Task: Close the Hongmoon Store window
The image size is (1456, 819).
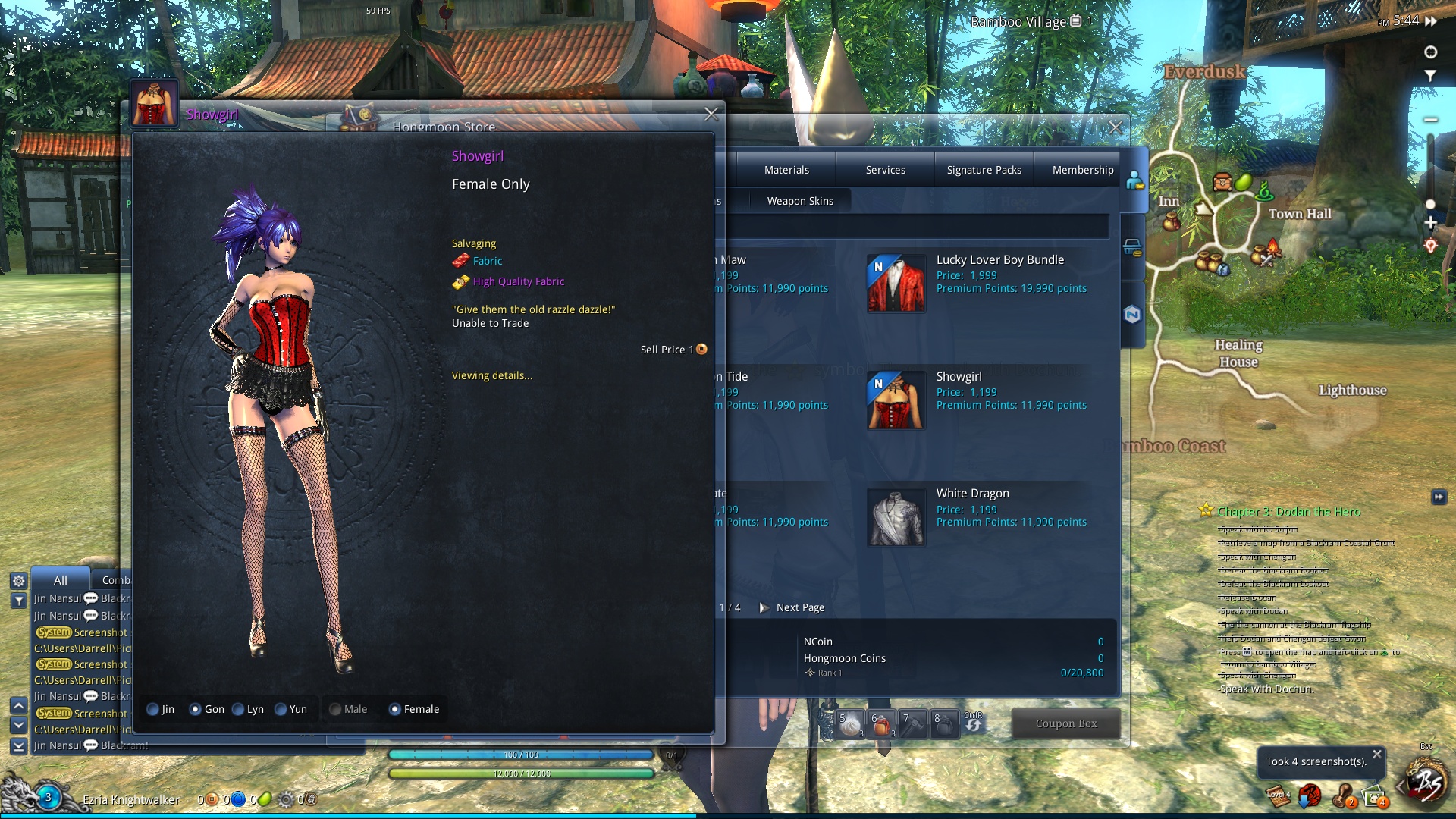Action: tap(1115, 128)
